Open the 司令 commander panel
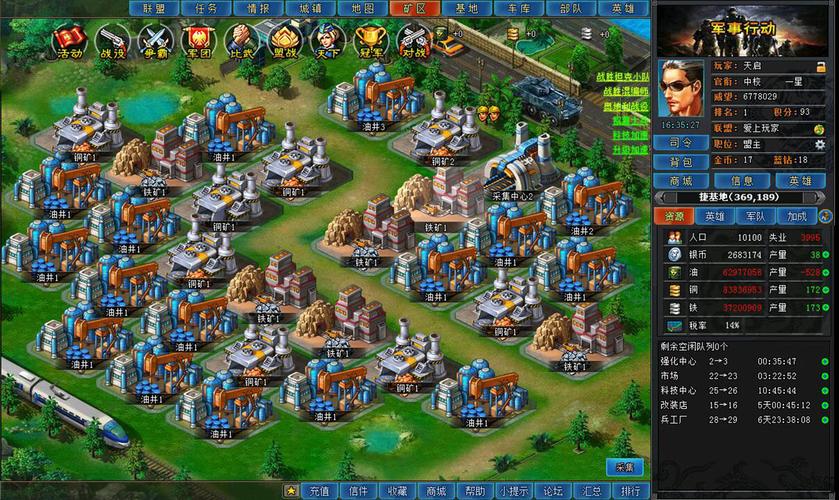This screenshot has height=500, width=839. 682,143
